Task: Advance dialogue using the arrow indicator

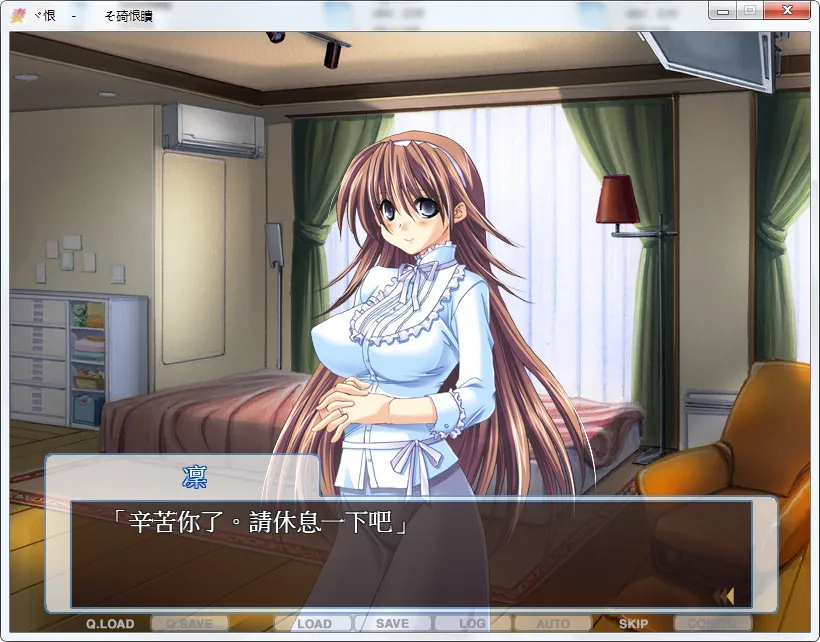Action: pyautogui.click(x=724, y=596)
